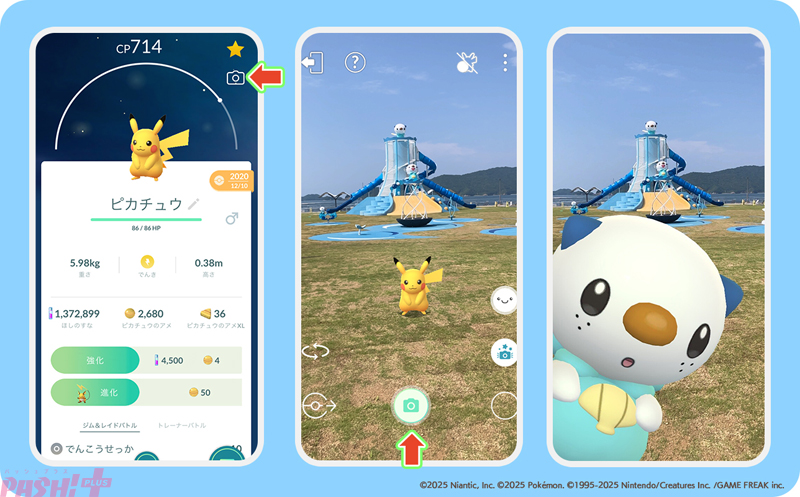Edit Pikachu's nickname with the pencil
Viewport: 800px width, 497px height.
pos(193,204)
